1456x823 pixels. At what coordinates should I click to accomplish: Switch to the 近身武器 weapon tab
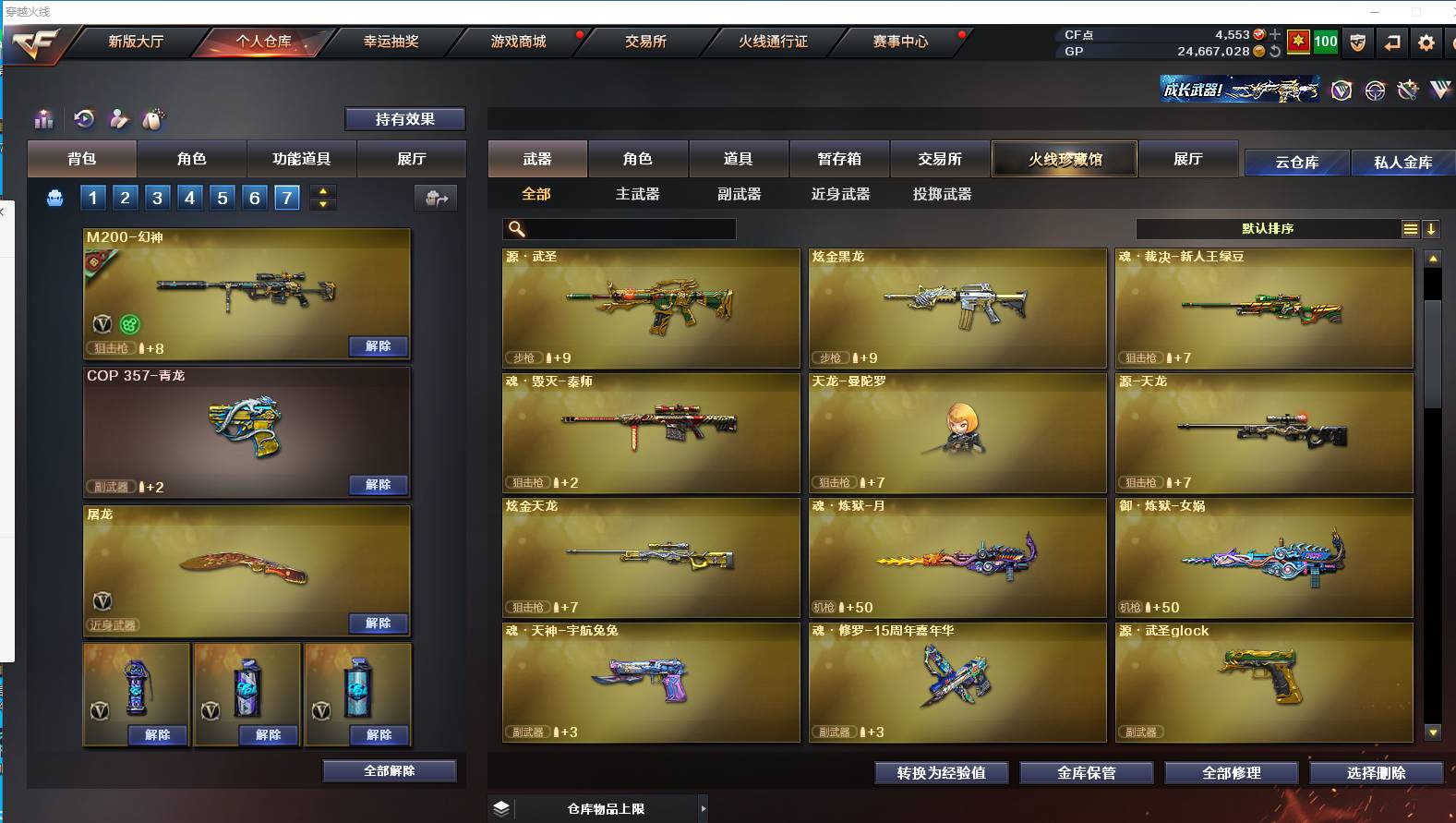tap(842, 194)
